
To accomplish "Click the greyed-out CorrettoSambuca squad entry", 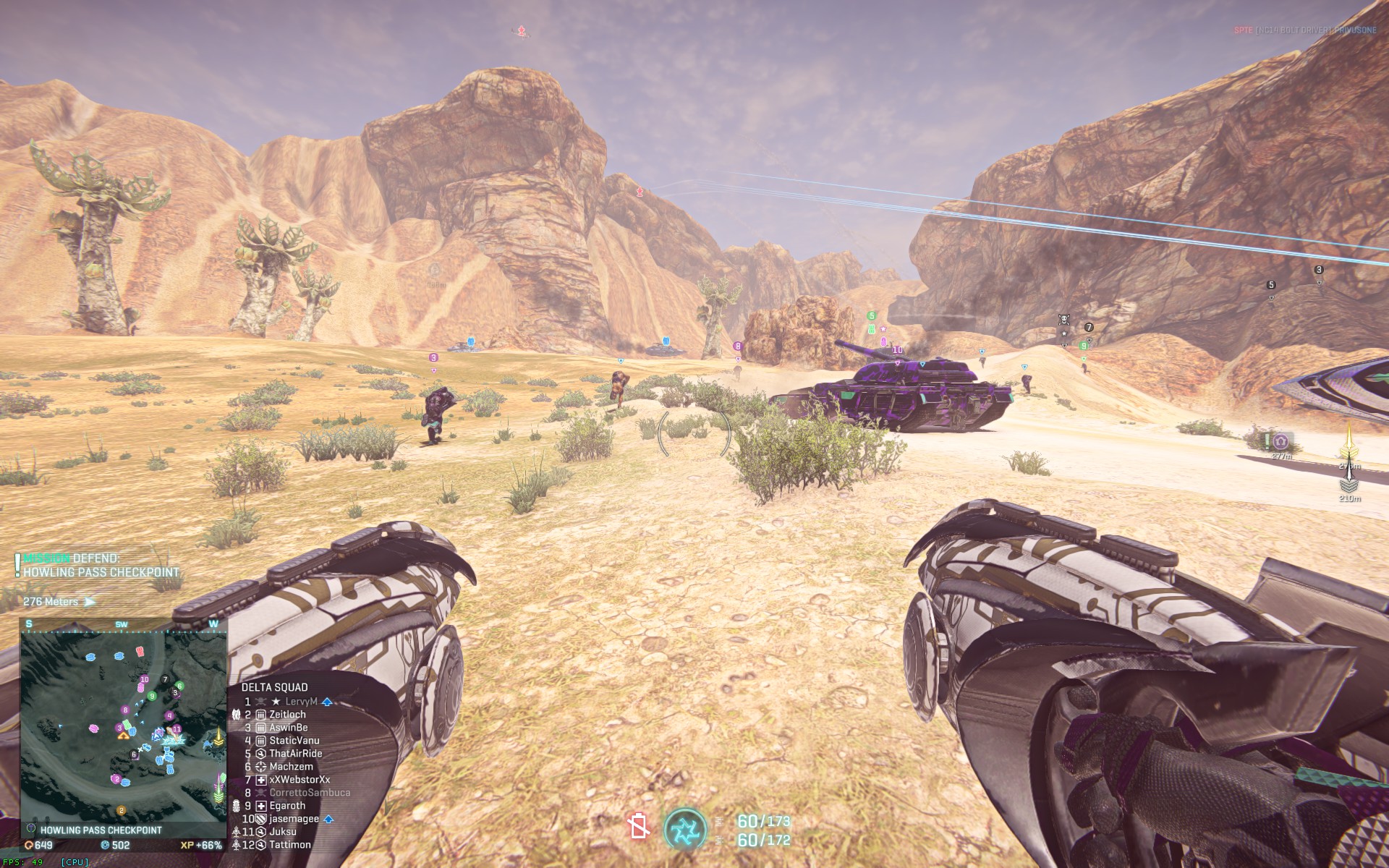I will tap(310, 793).
